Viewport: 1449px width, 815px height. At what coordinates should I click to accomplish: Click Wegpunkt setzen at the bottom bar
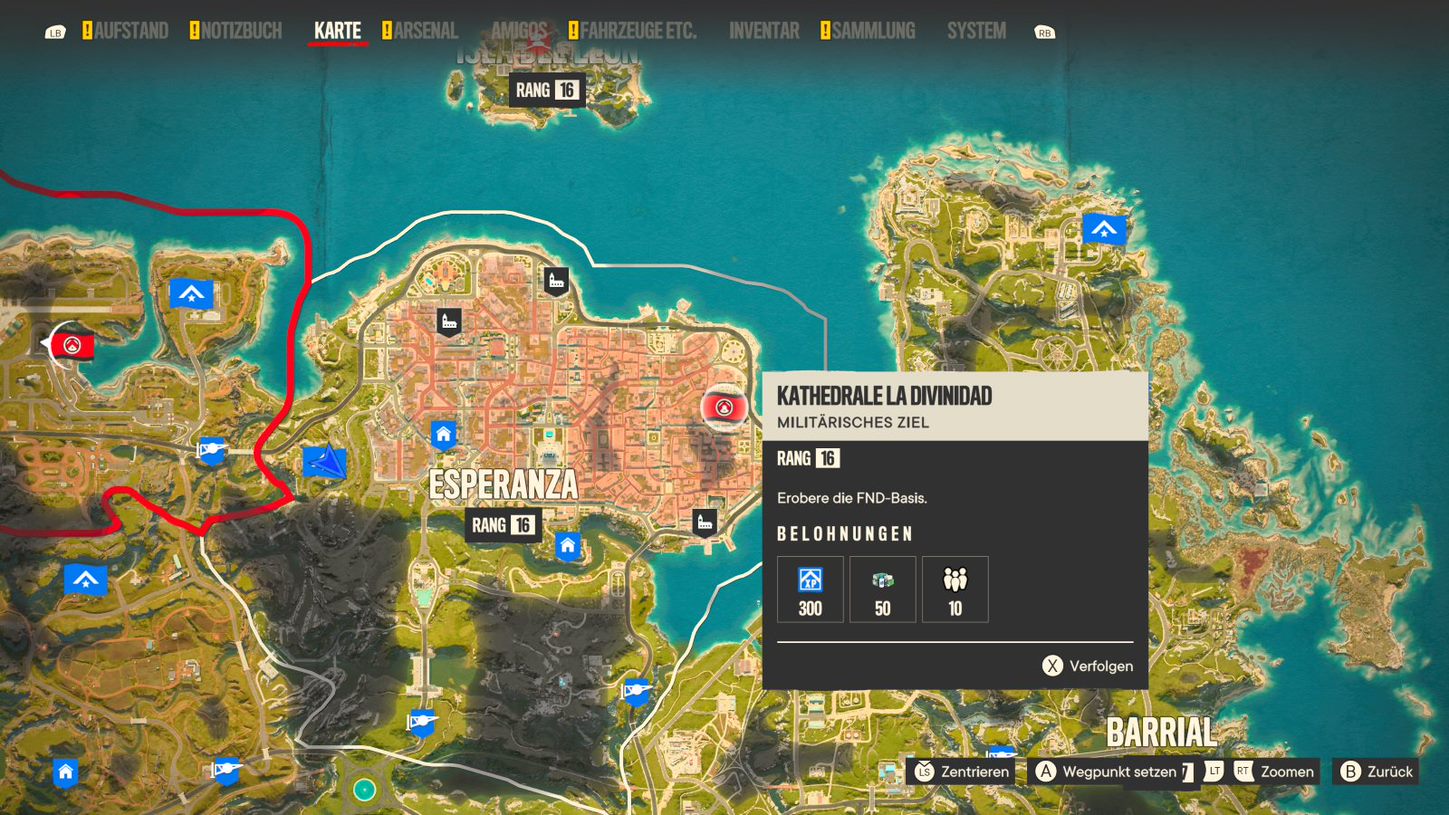pos(1113,771)
